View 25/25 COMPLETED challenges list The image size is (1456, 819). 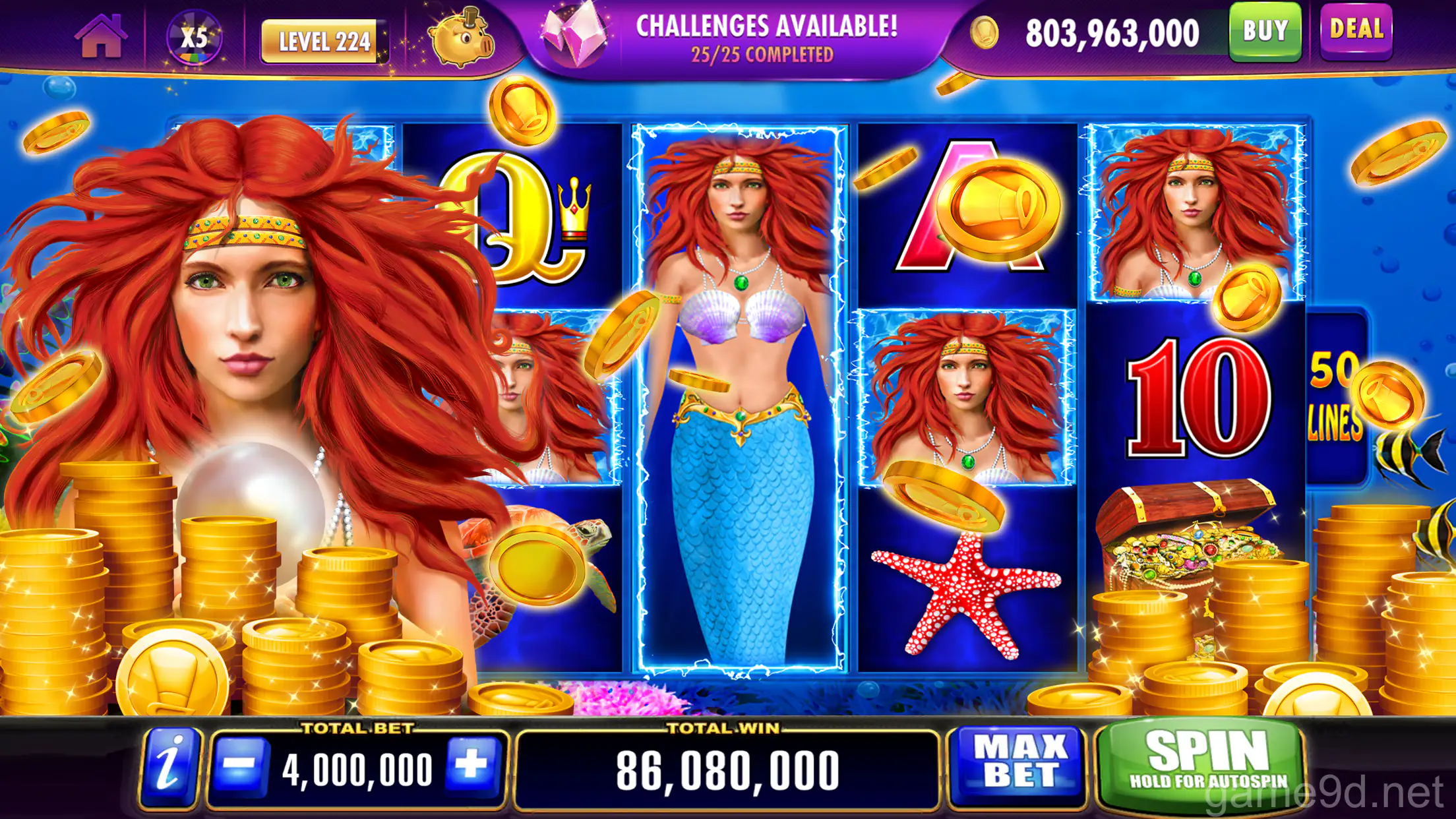(765, 54)
